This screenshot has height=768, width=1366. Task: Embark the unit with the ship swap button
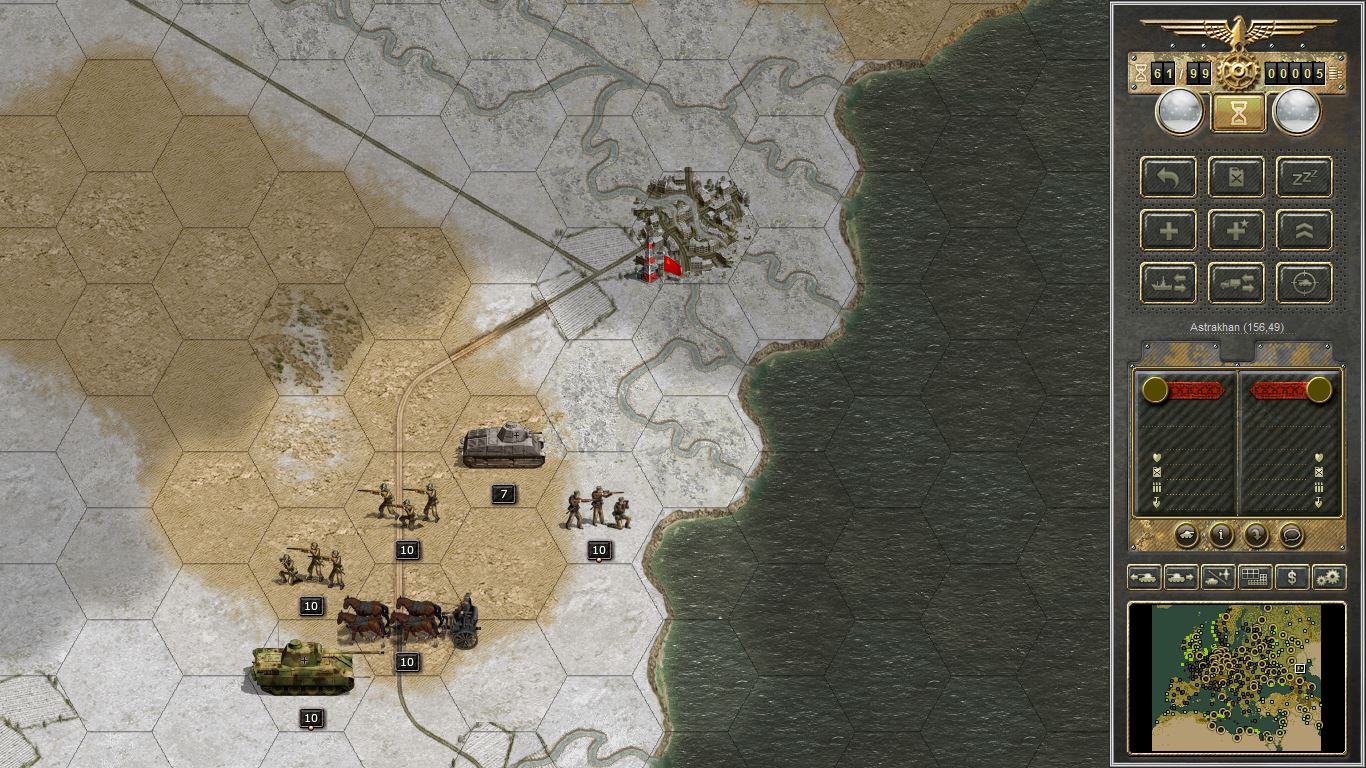click(x=1168, y=283)
